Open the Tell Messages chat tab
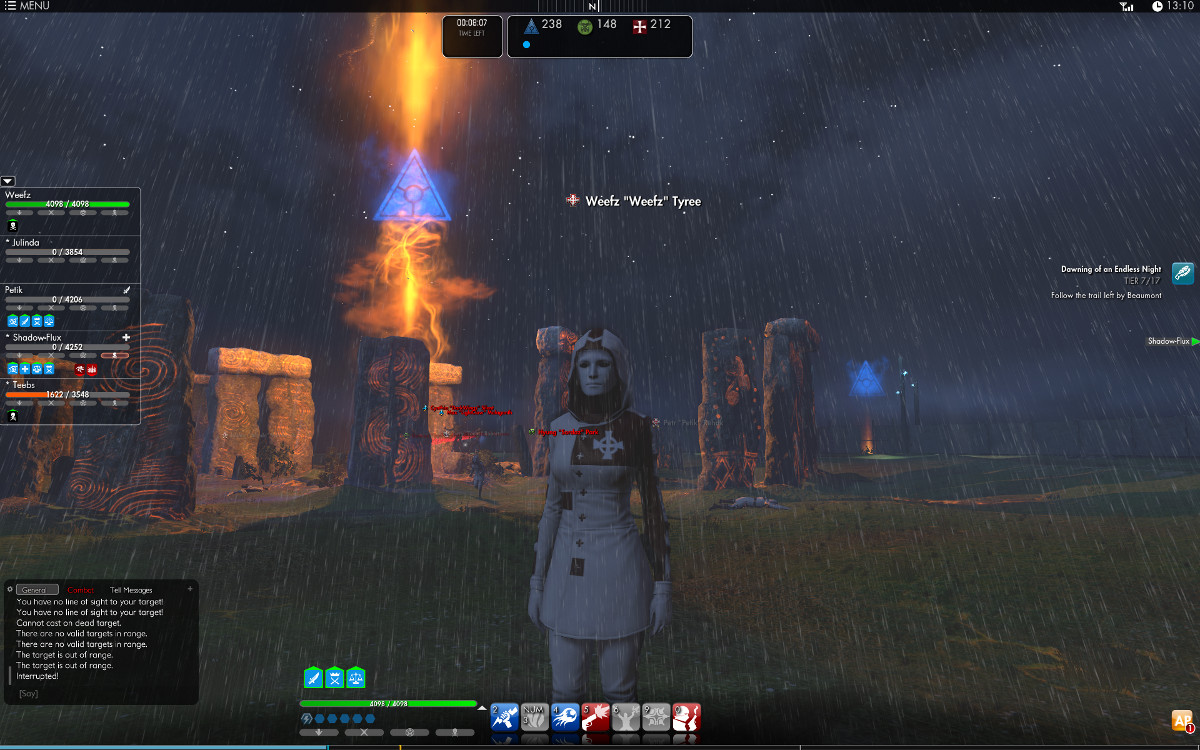 (x=131, y=590)
